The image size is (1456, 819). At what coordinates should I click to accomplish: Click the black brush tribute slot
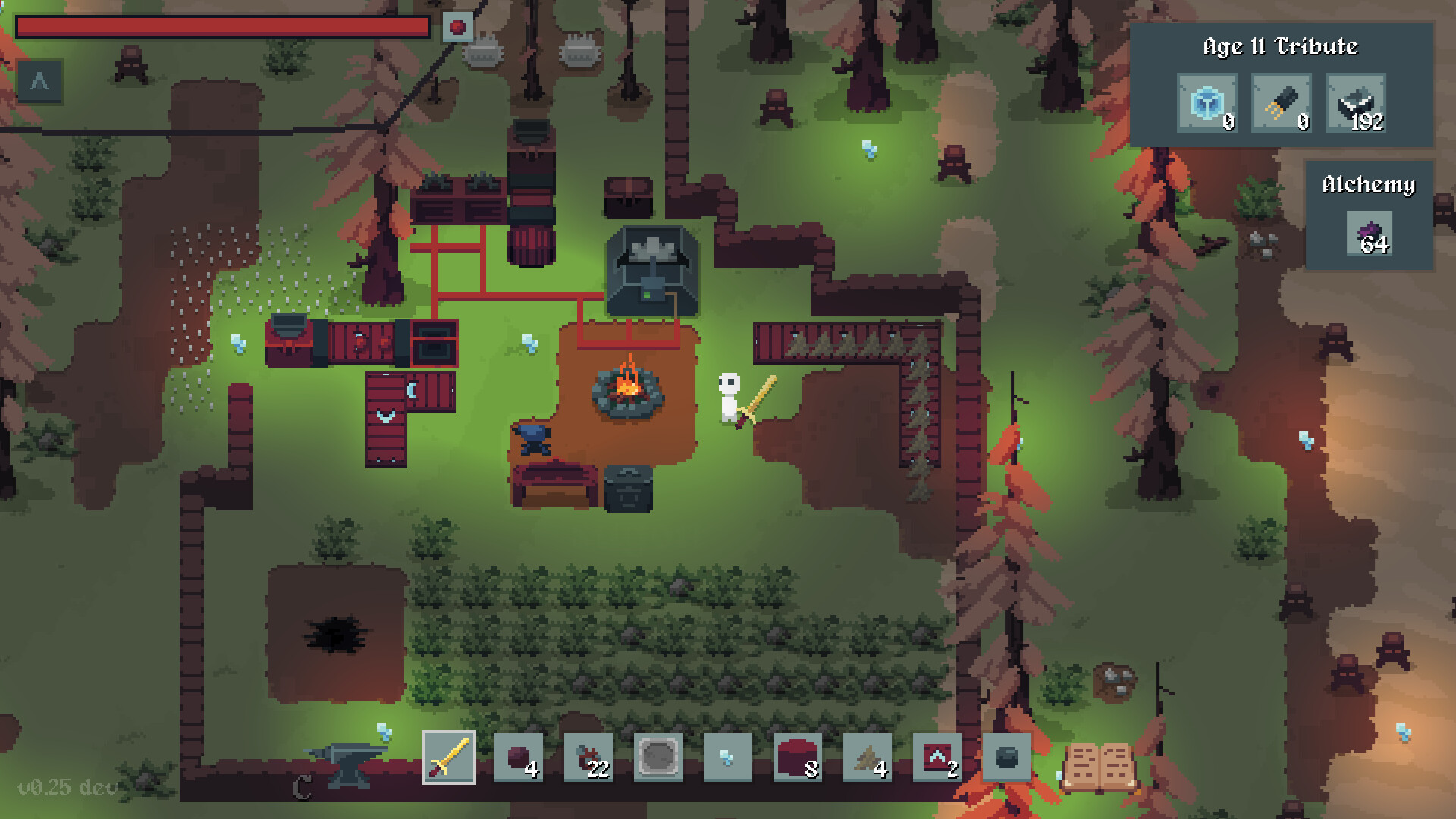pos(1281,103)
